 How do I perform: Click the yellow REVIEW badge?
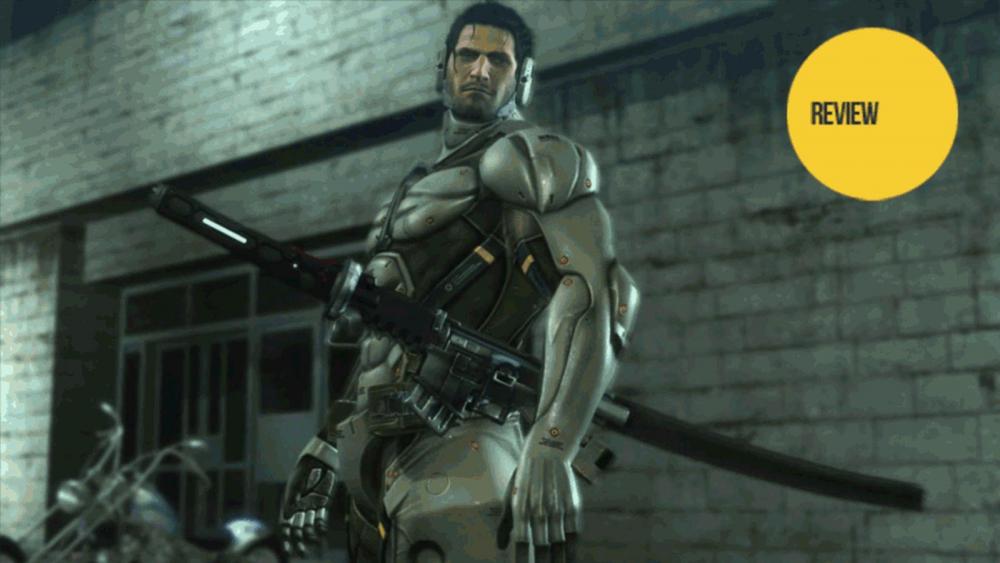point(871,114)
